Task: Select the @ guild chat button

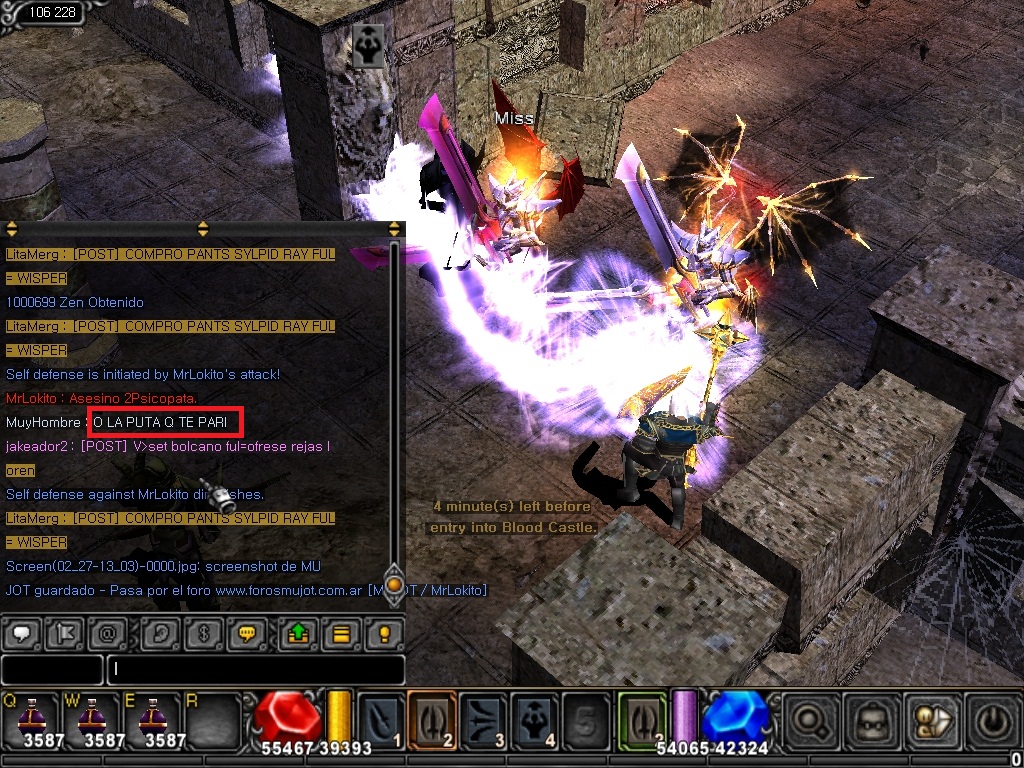Action: [x=104, y=633]
